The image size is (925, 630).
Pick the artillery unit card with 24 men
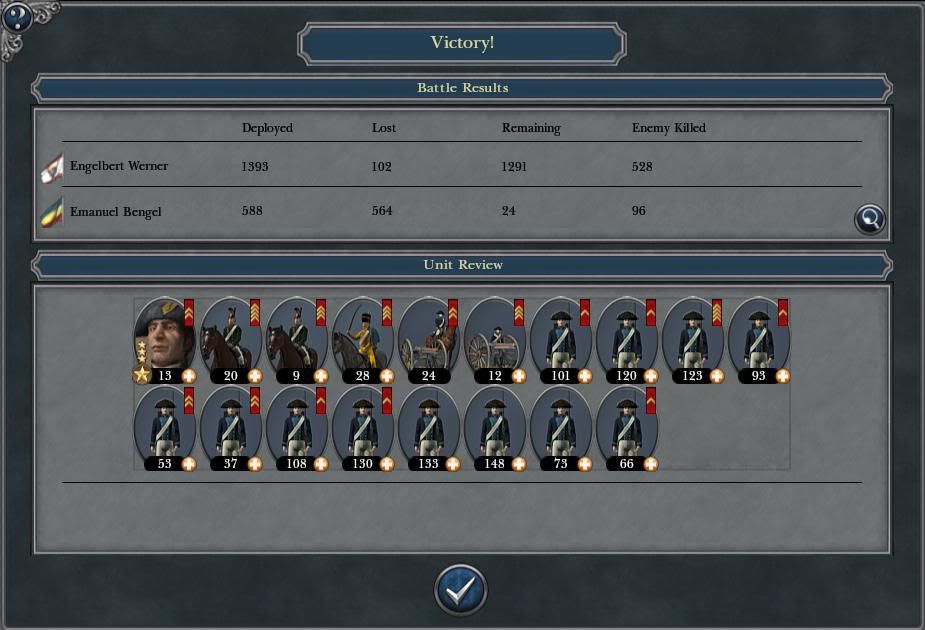point(429,339)
